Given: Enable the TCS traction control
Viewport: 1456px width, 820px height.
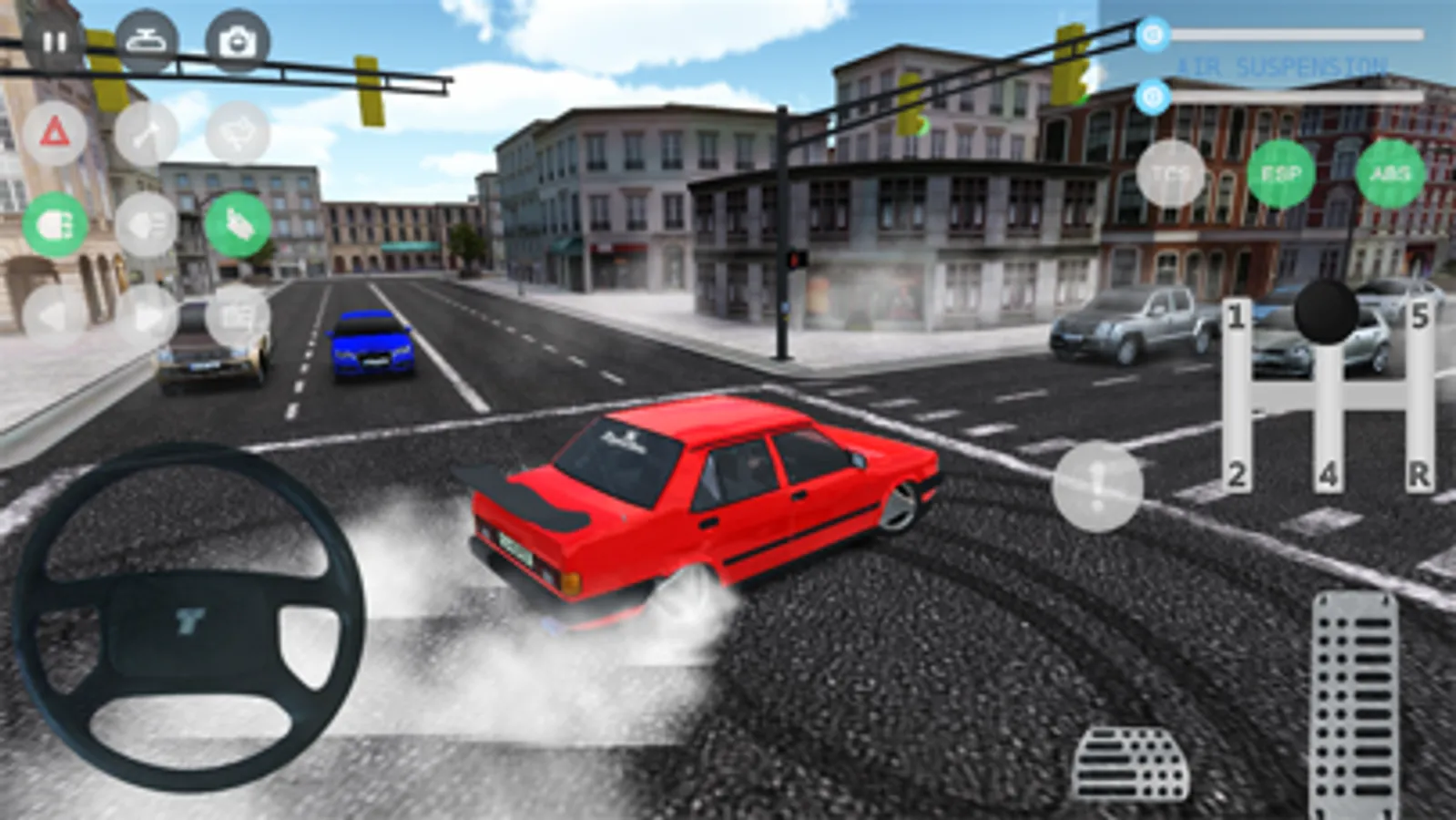Looking at the screenshot, I should click(1170, 173).
